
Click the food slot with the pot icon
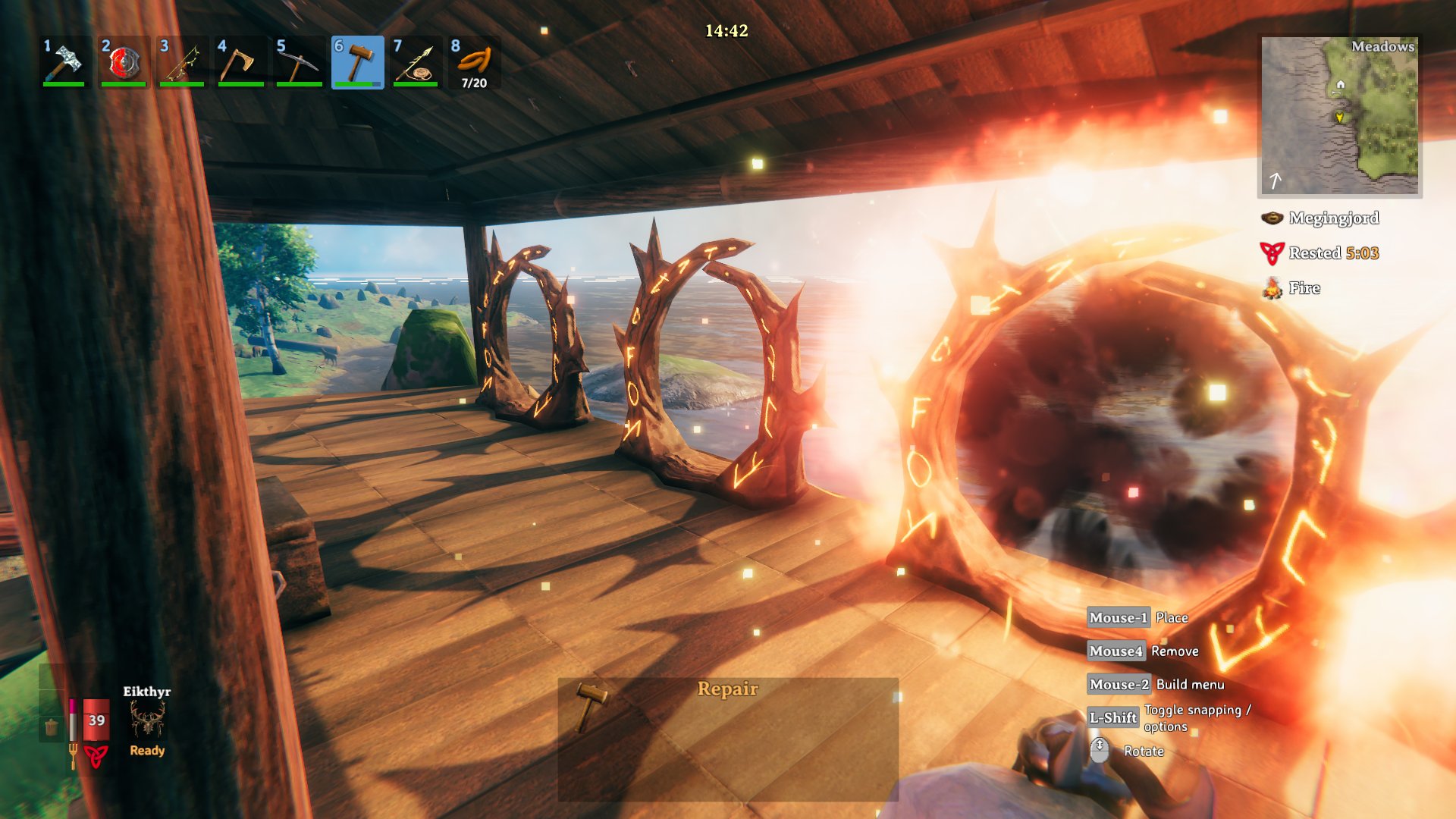[52, 727]
